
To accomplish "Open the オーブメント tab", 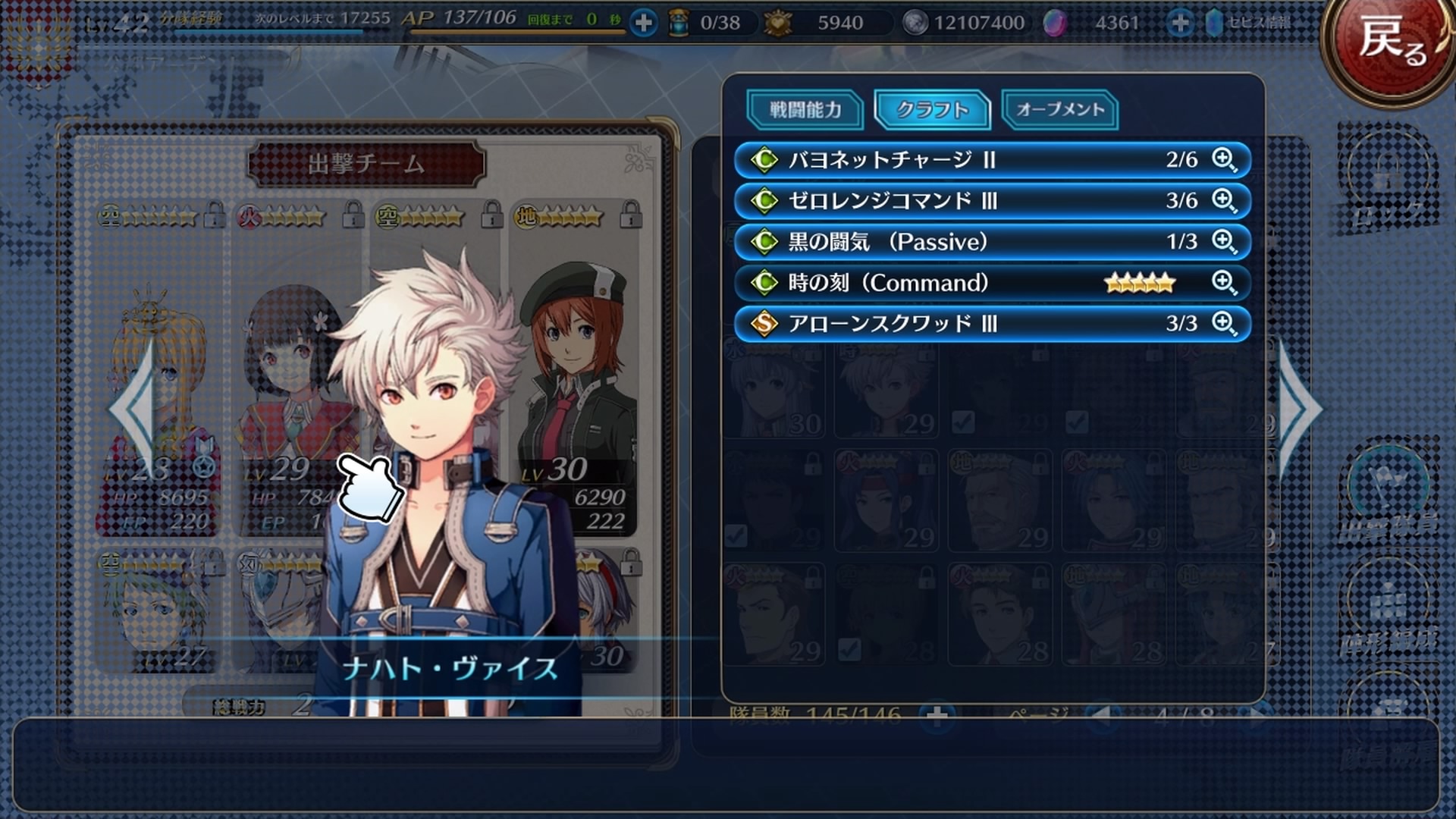I will [1059, 110].
